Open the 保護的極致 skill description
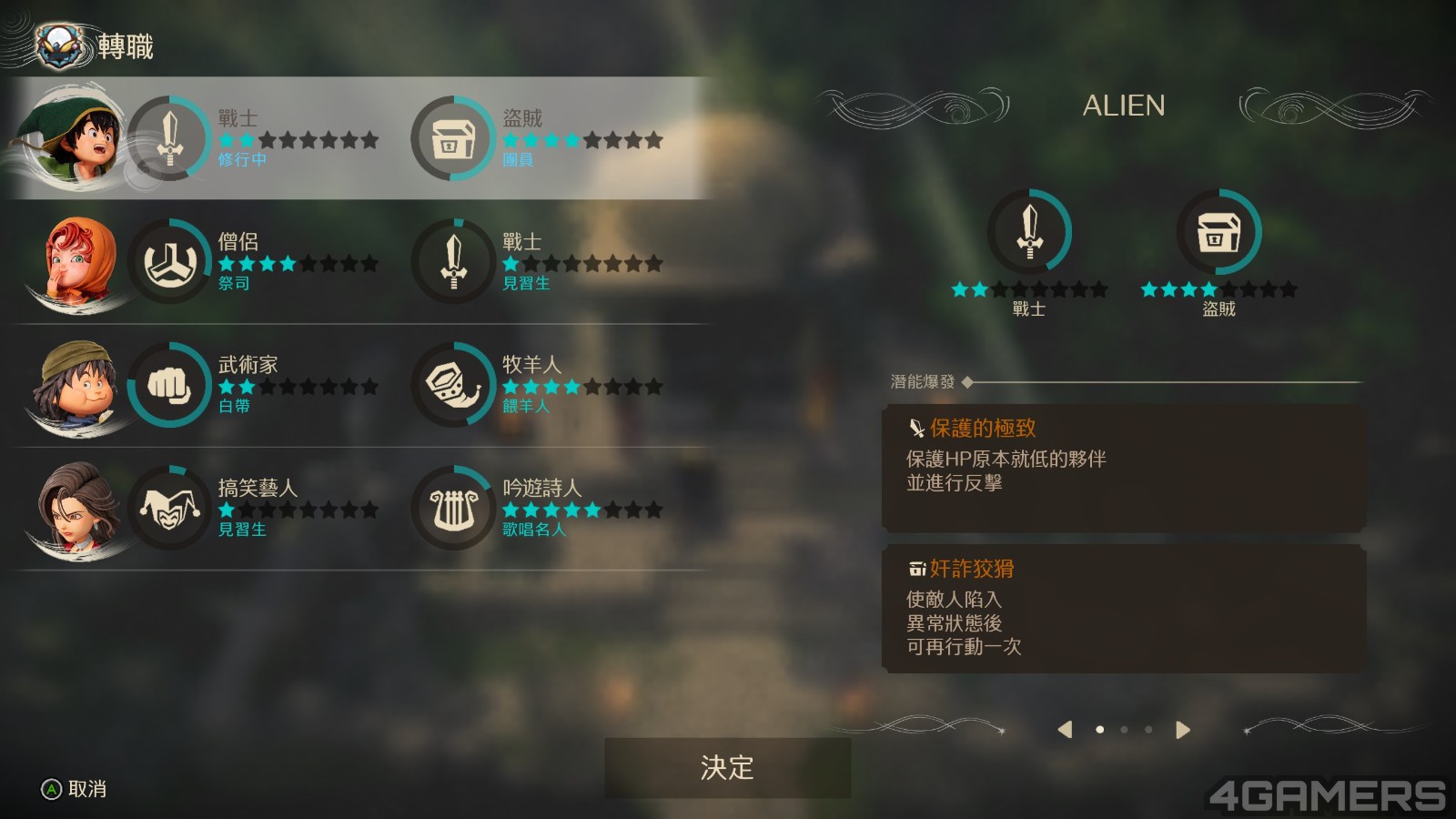 [1123, 468]
